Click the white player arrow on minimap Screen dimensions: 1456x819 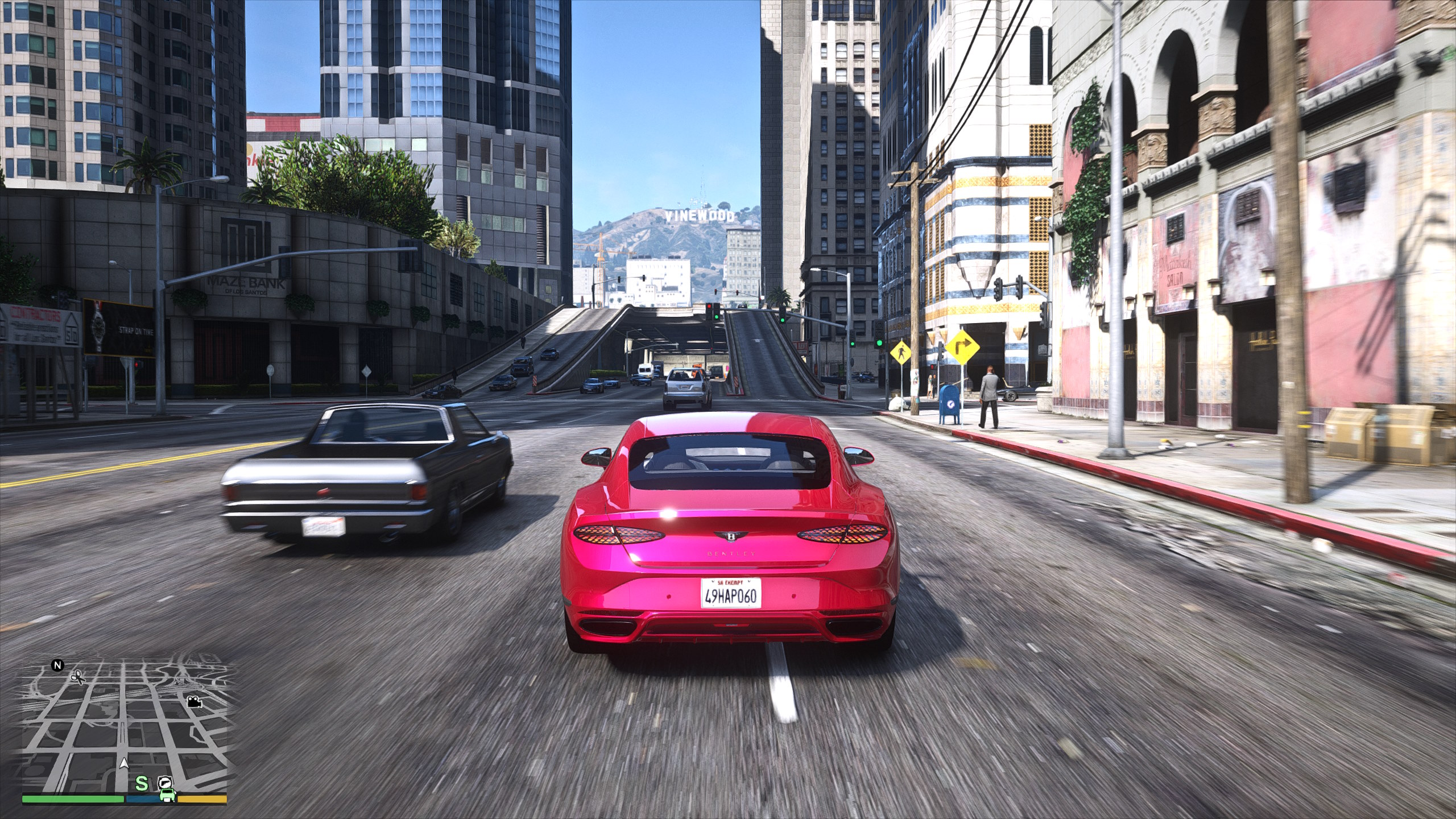[124, 764]
